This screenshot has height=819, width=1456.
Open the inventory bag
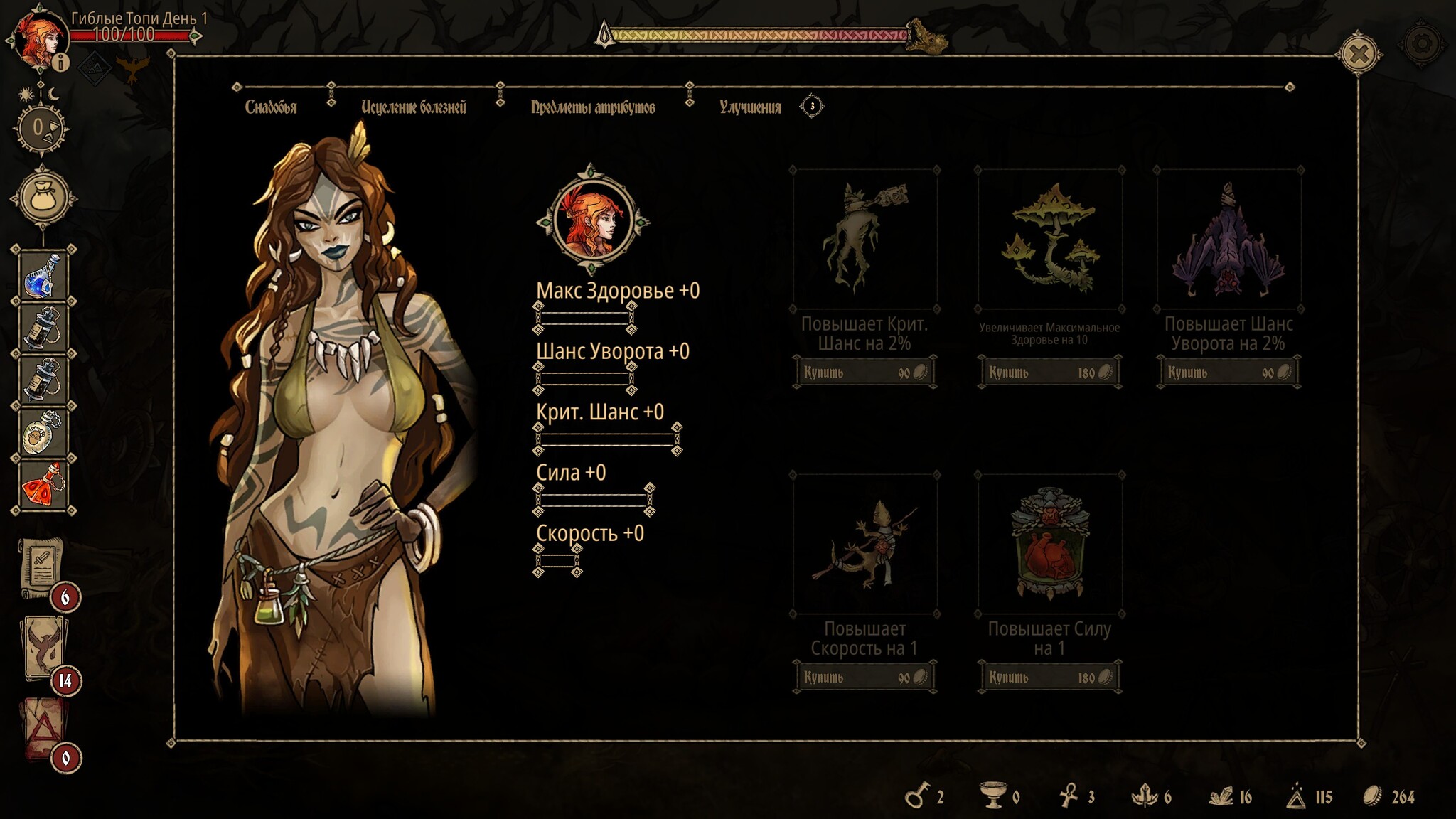pyautogui.click(x=43, y=198)
